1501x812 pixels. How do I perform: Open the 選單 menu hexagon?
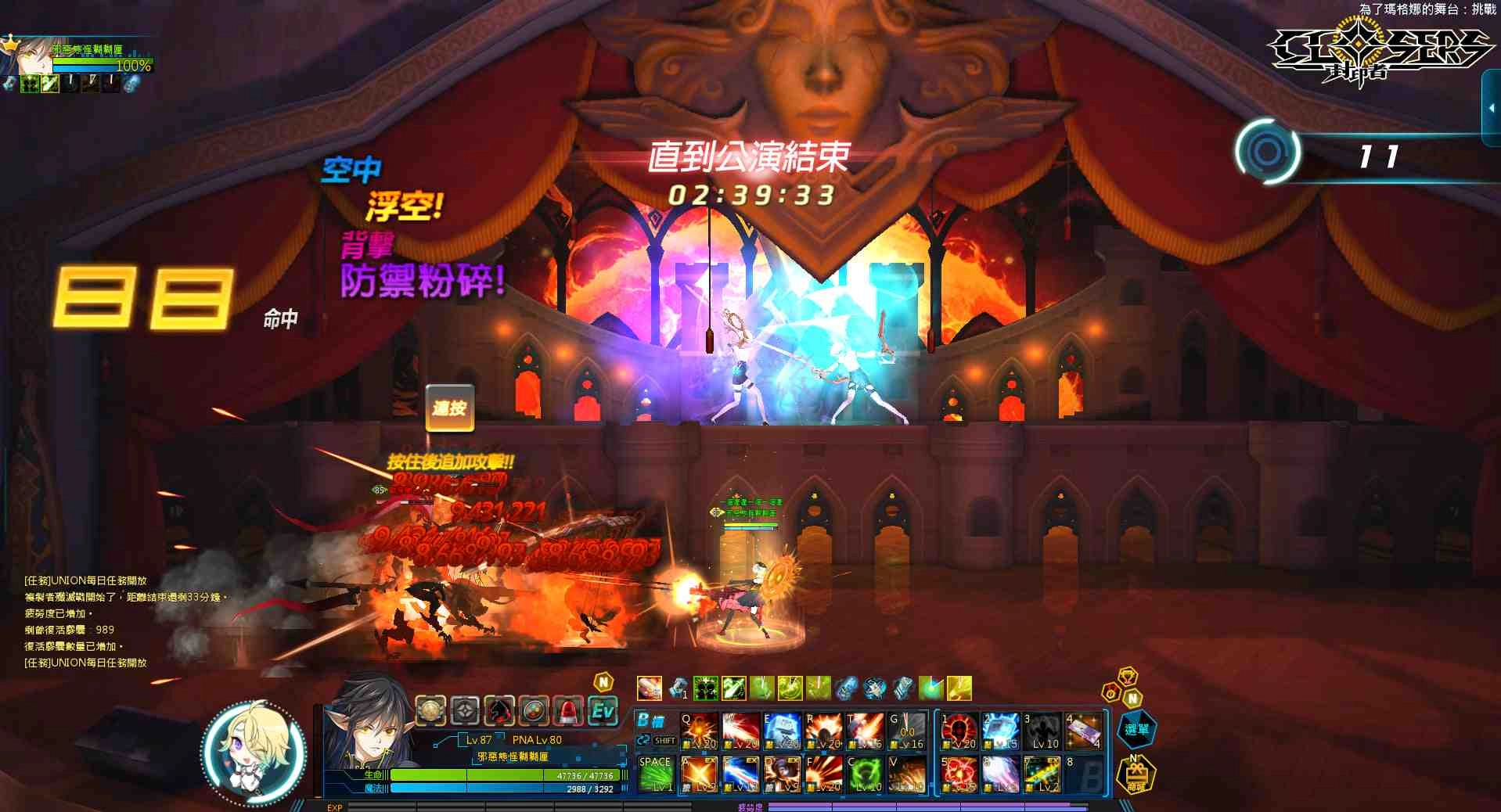pos(1137,730)
